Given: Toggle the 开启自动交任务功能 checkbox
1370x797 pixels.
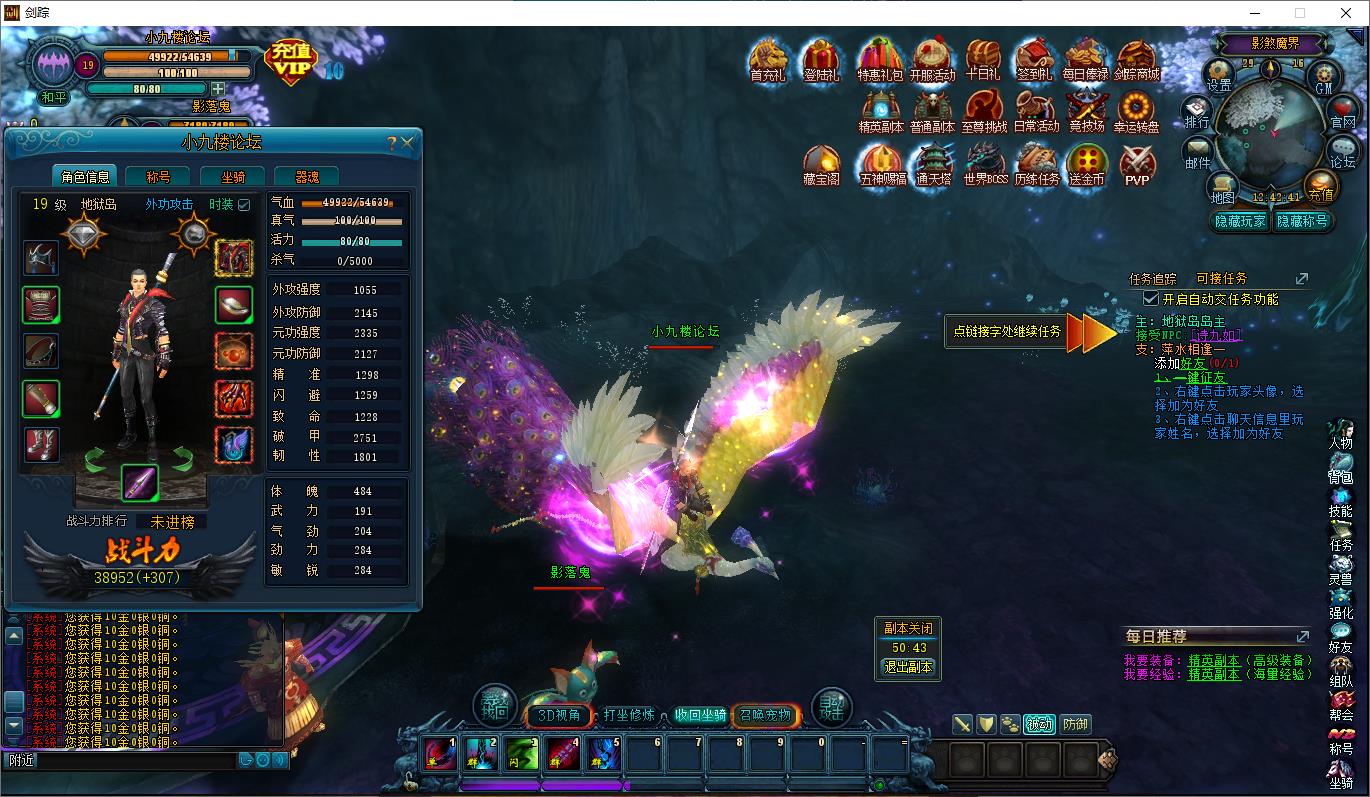Looking at the screenshot, I should click(x=1151, y=299).
